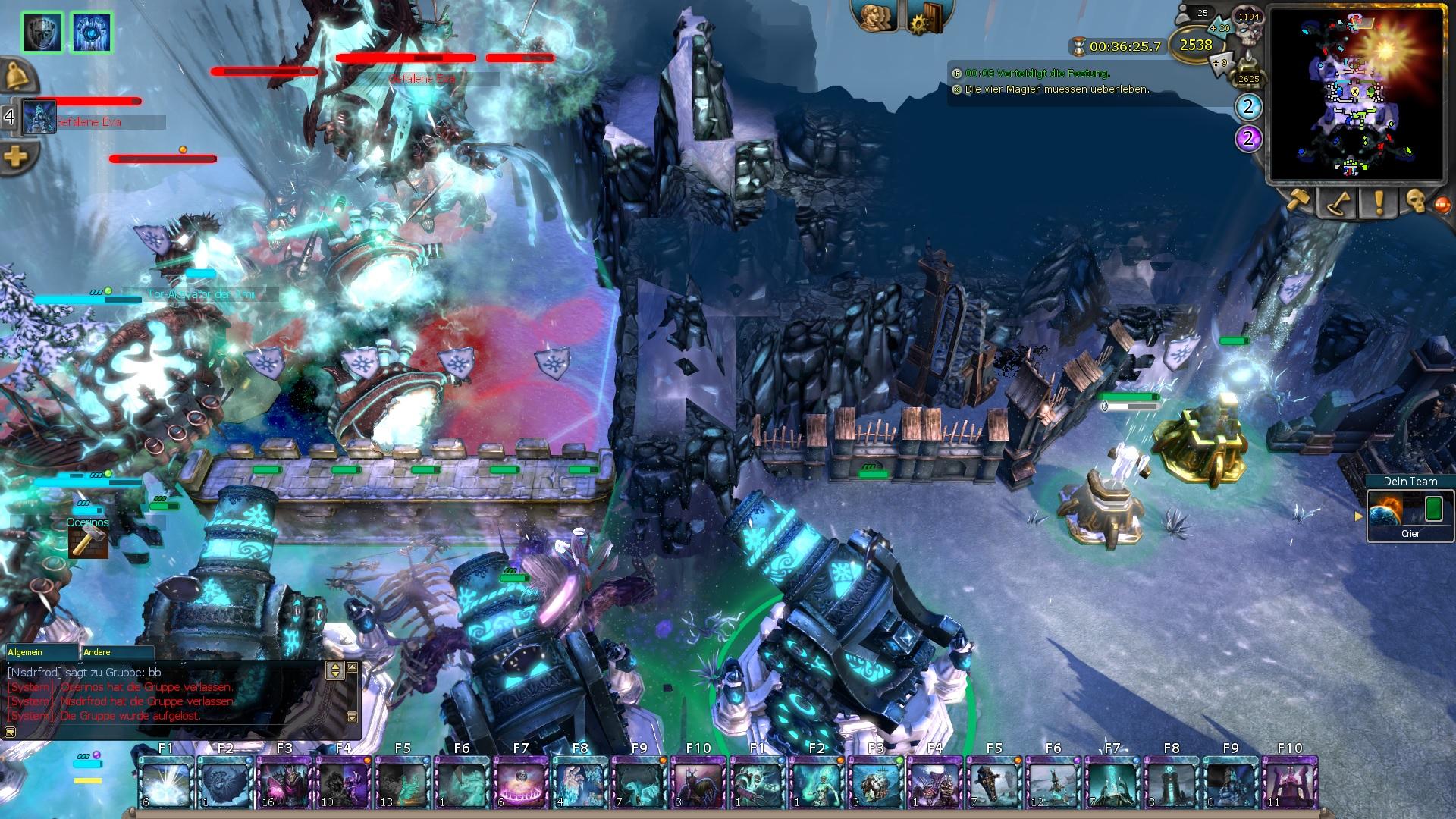This screenshot has height=819, width=1456.
Task: Select the first F1 spell card
Action: pos(165,782)
